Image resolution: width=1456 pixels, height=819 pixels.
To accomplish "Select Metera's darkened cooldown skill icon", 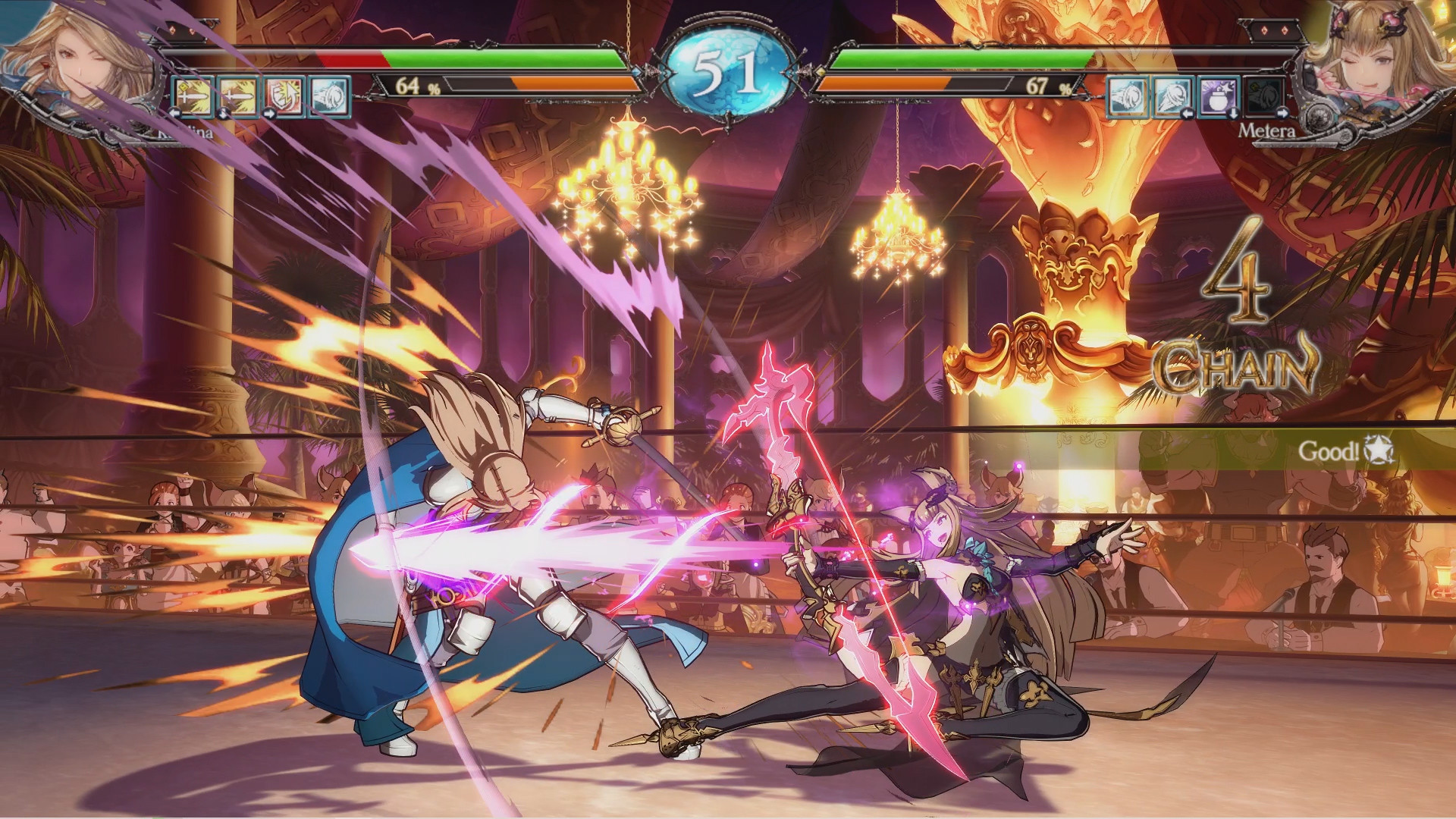I will 1264,96.
